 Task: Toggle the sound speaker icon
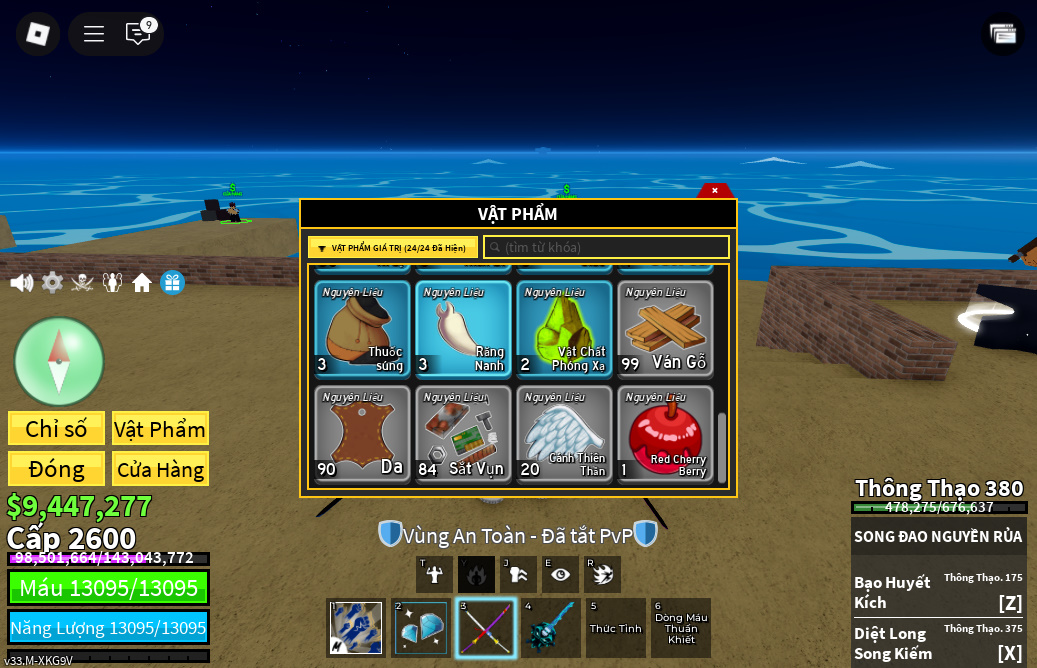pyautogui.click(x=22, y=283)
